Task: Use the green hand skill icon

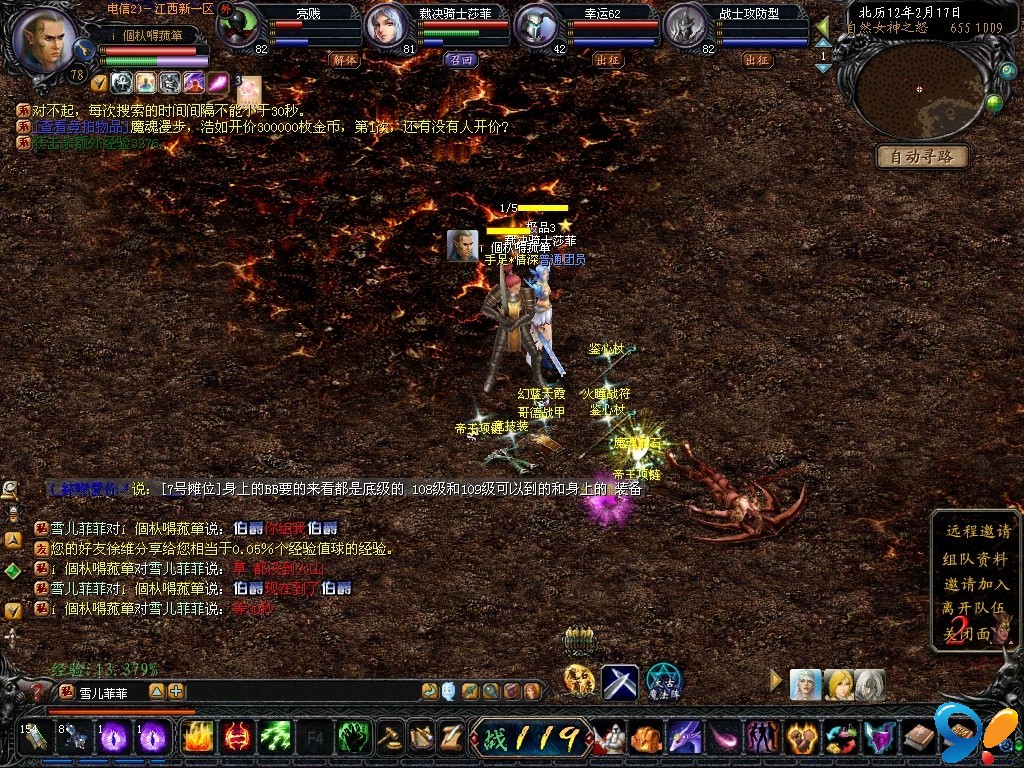Action: pos(353,738)
